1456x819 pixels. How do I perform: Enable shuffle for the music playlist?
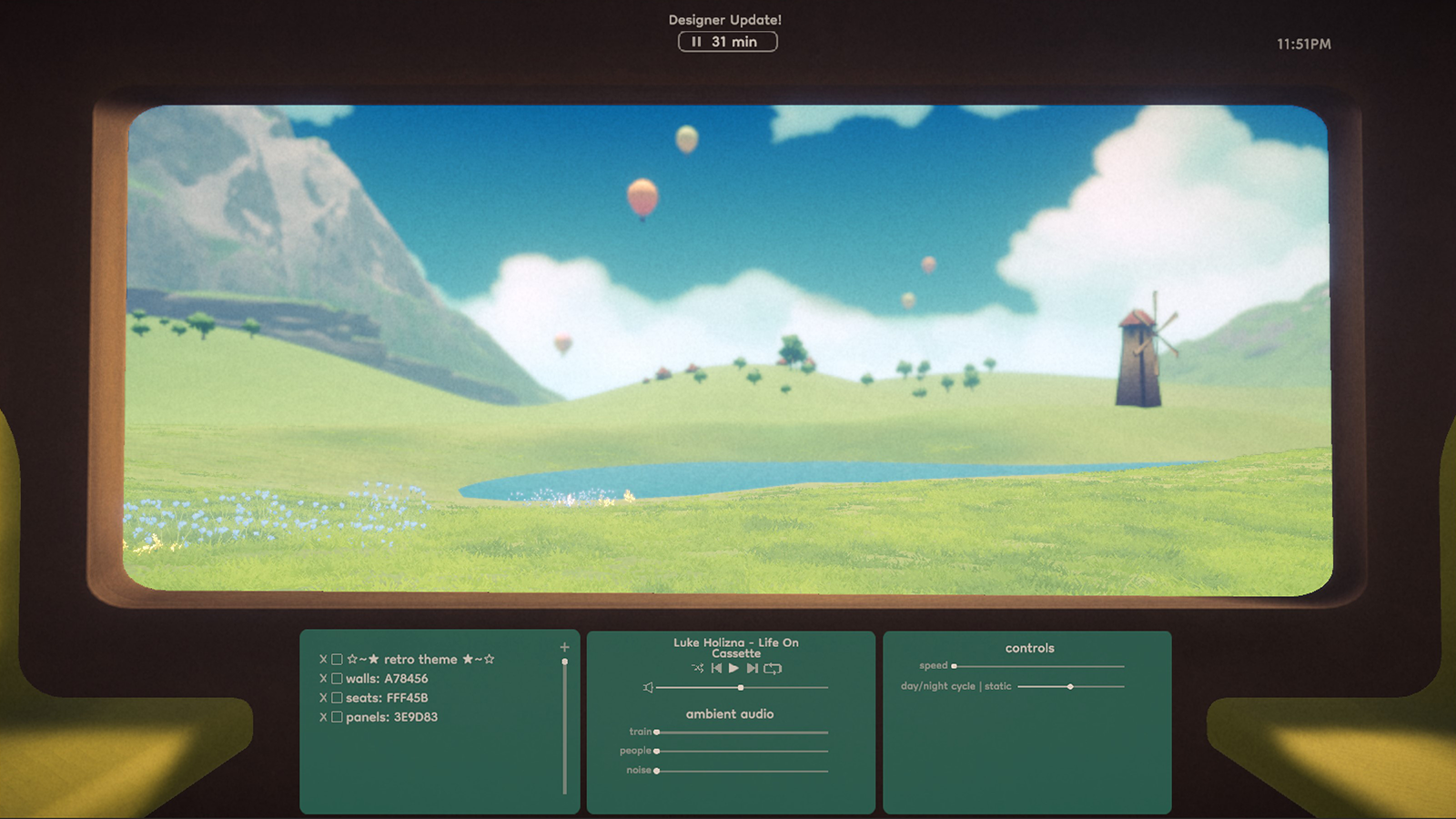pos(698,668)
